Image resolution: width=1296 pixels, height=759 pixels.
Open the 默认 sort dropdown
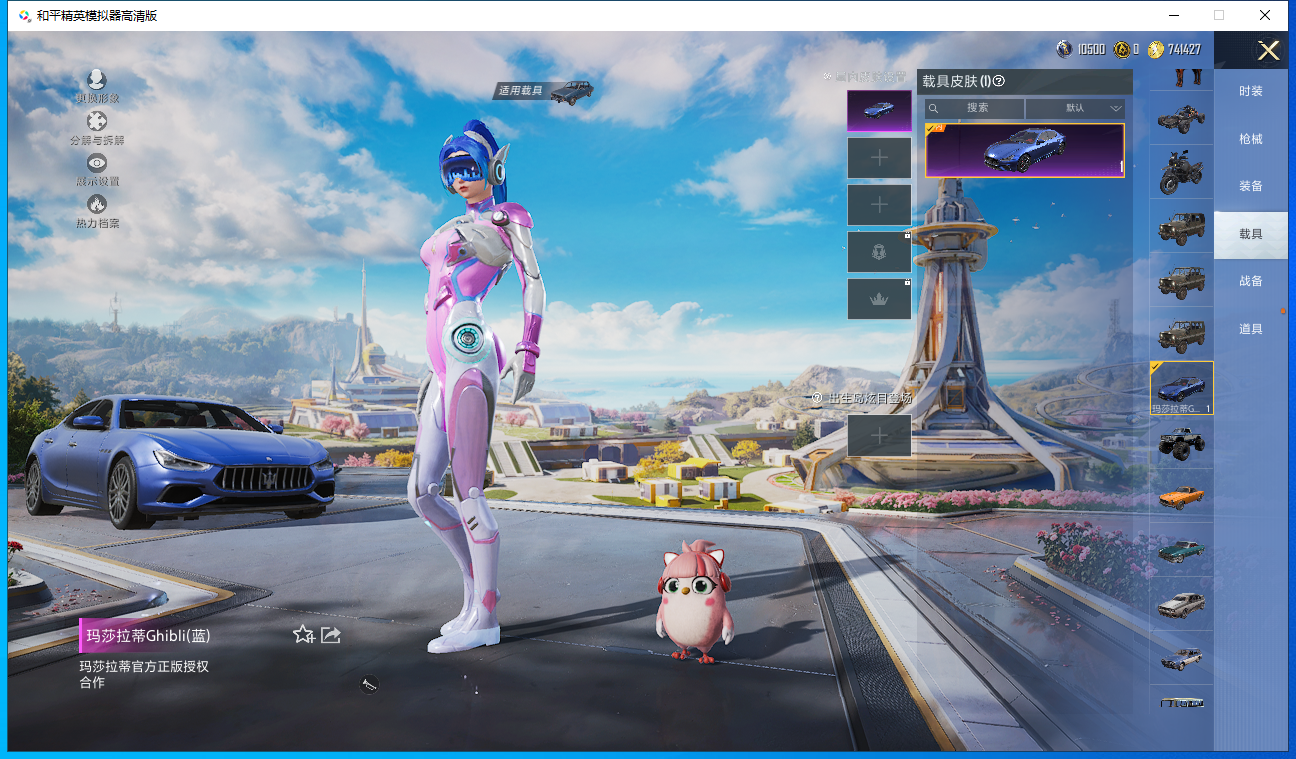(x=1076, y=108)
